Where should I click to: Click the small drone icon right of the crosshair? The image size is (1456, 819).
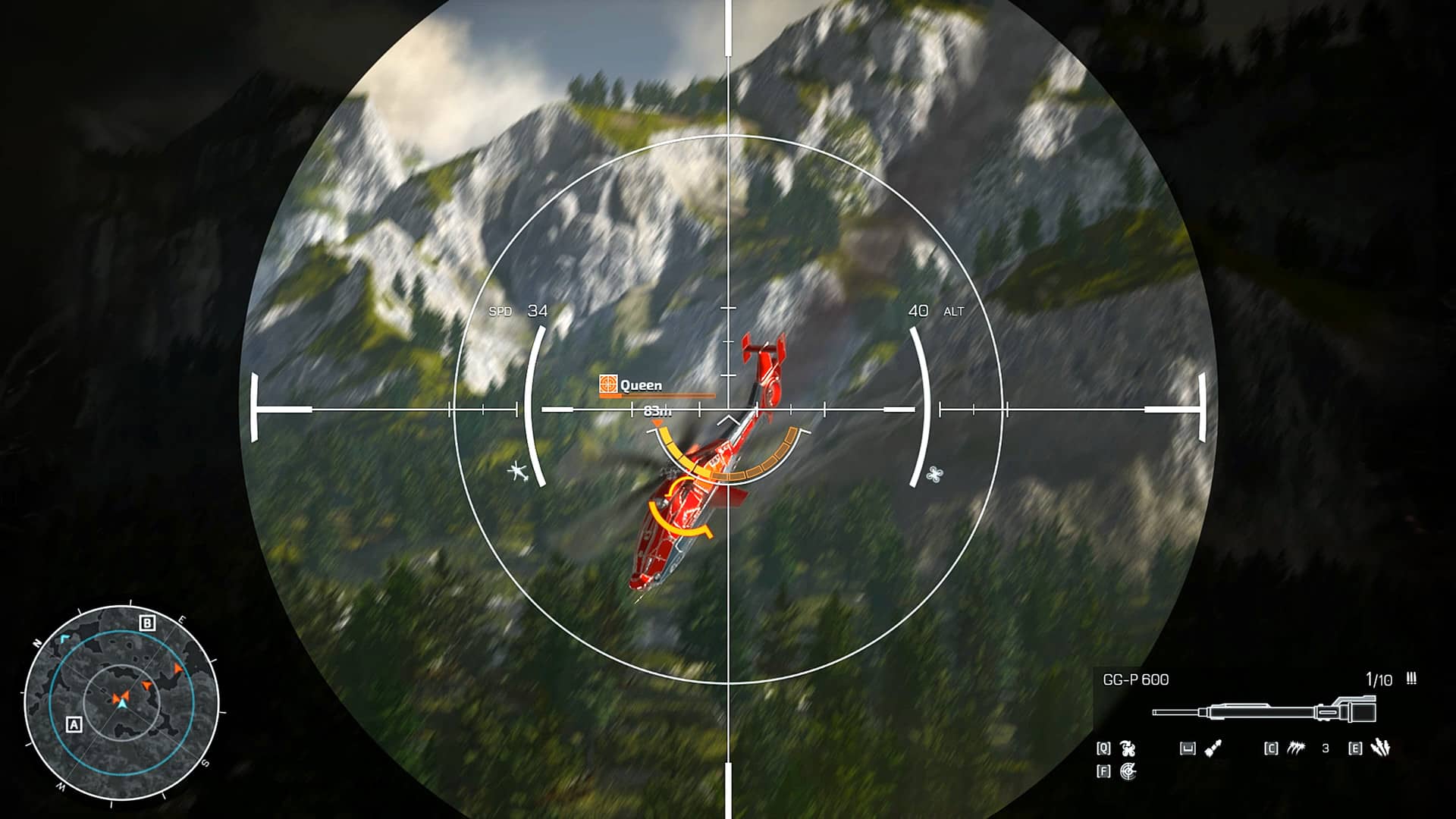click(x=935, y=474)
